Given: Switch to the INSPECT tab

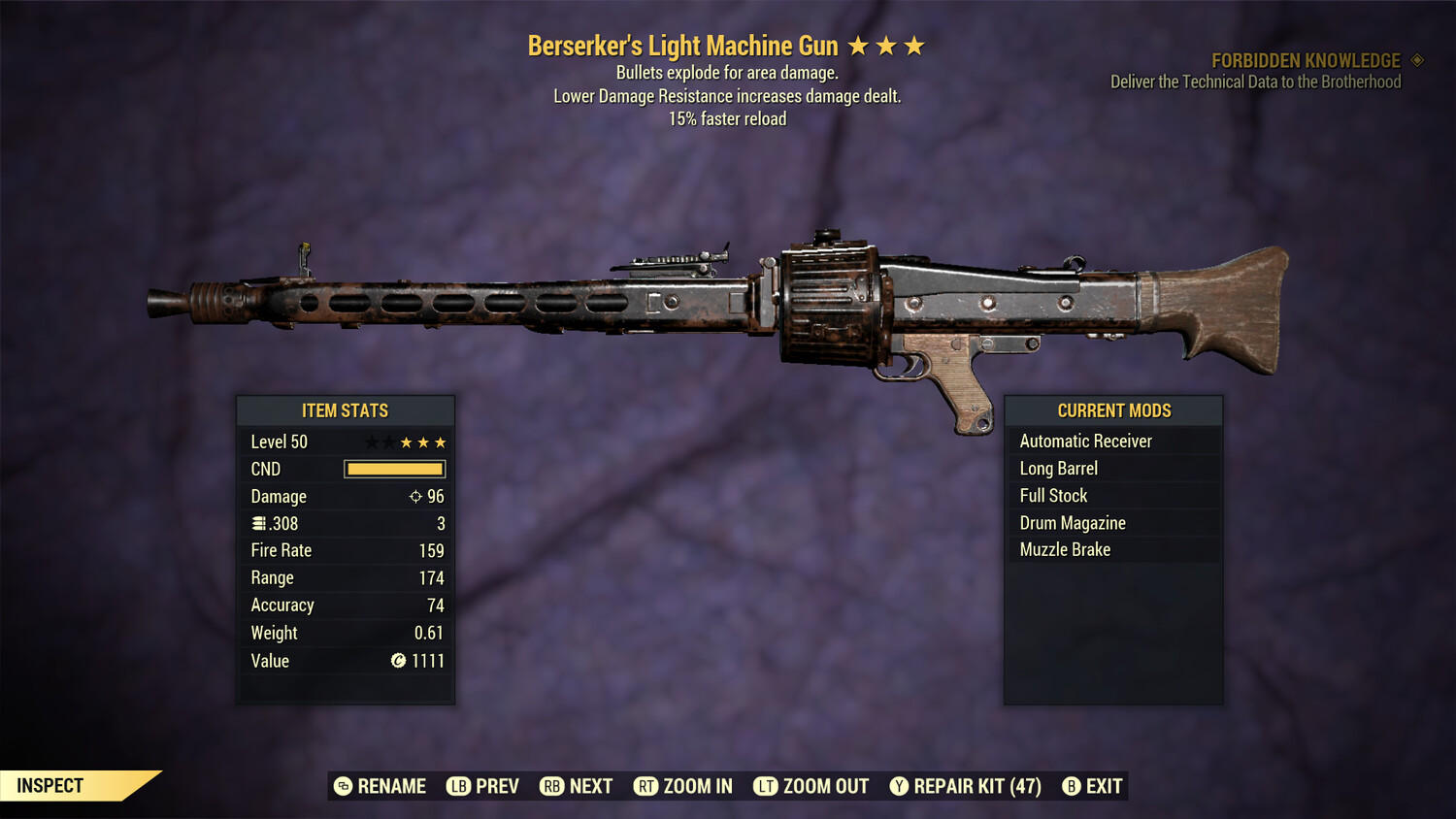Looking at the screenshot, I should pos(49,785).
